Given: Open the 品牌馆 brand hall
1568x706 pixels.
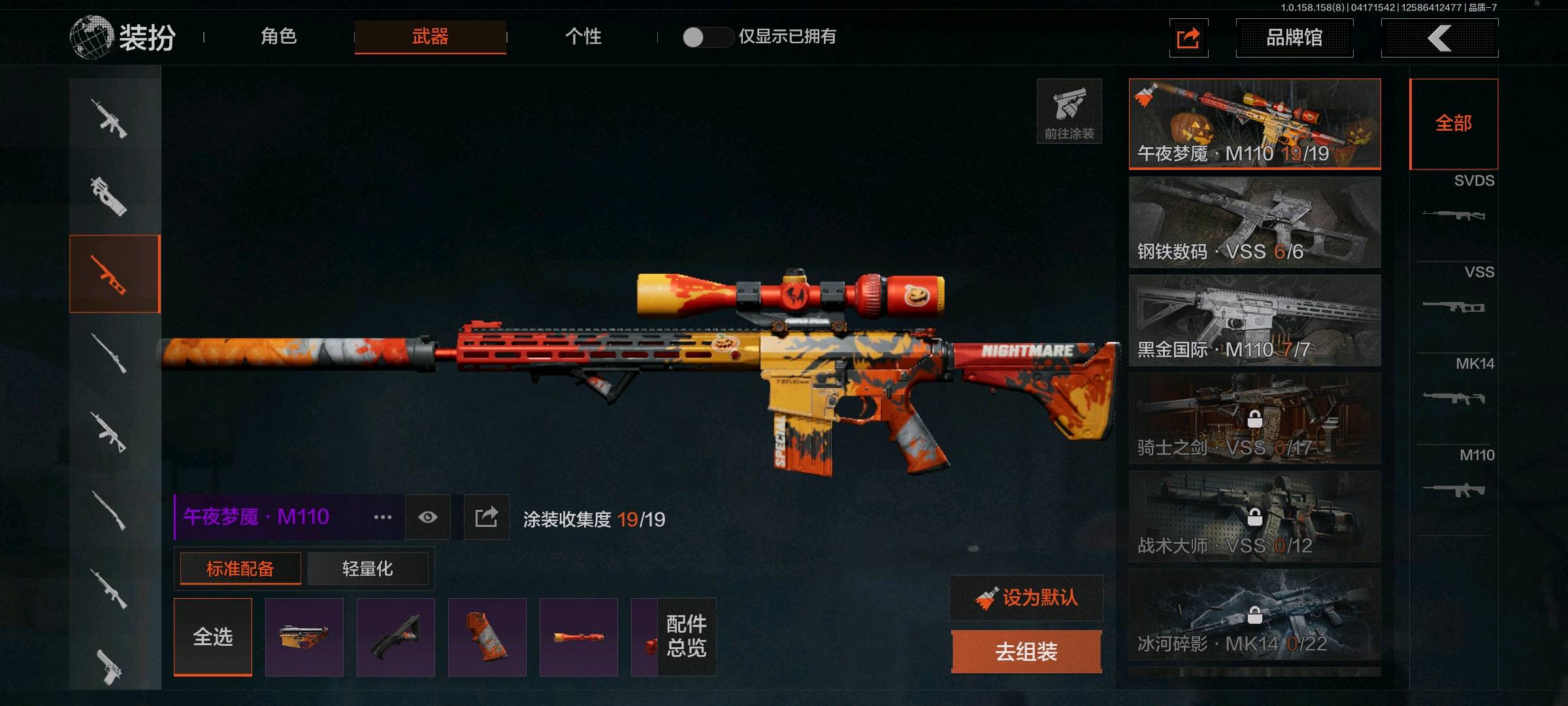Looking at the screenshot, I should (1294, 38).
